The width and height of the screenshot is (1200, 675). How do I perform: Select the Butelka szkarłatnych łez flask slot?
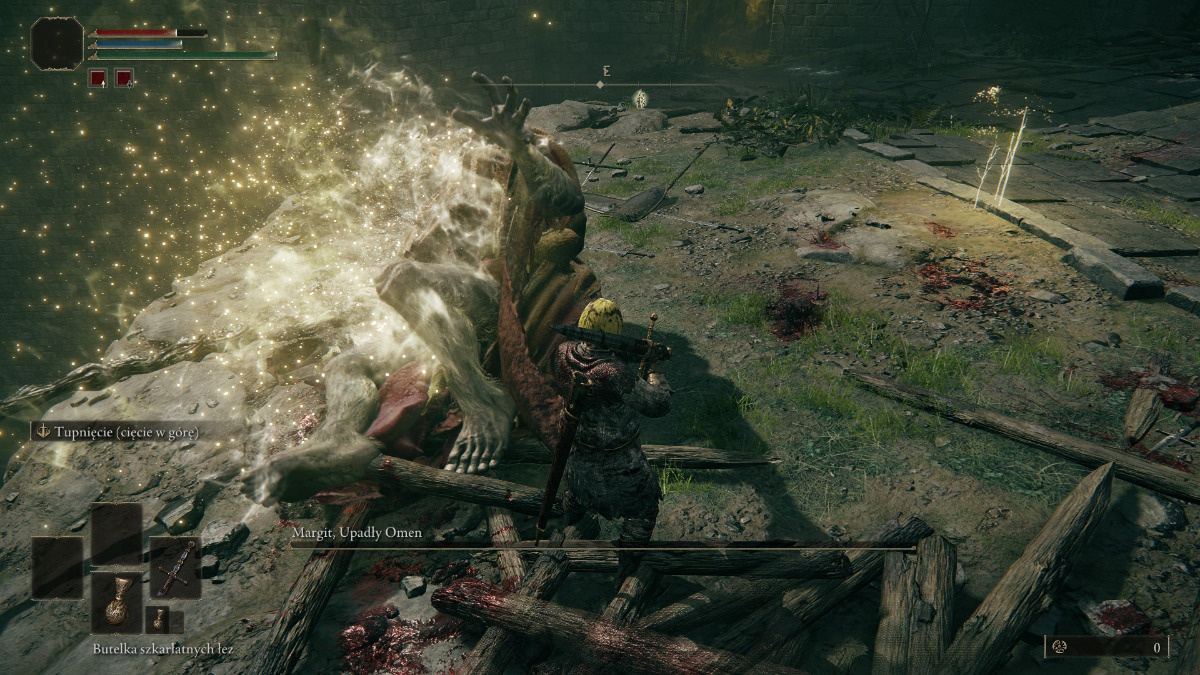pyautogui.click(x=116, y=603)
